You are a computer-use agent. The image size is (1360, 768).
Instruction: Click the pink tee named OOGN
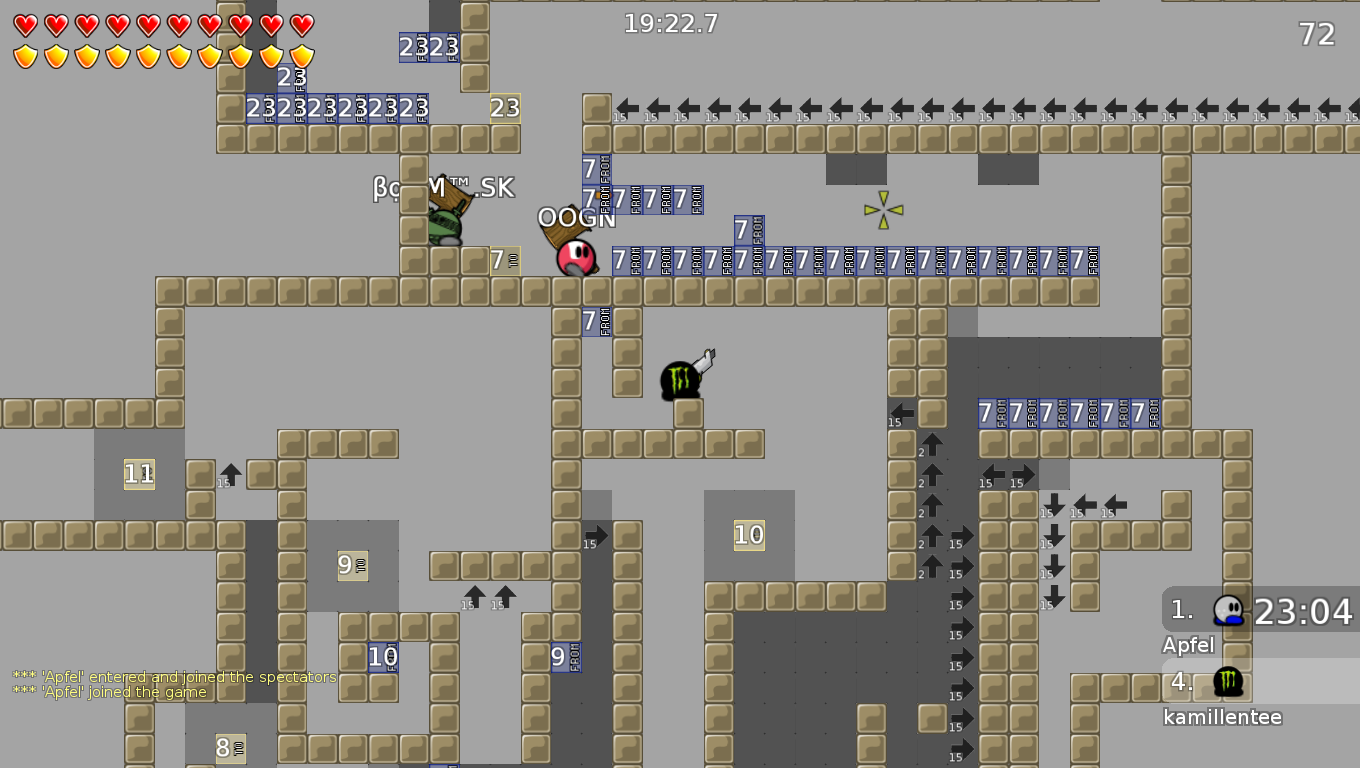pyautogui.click(x=577, y=258)
